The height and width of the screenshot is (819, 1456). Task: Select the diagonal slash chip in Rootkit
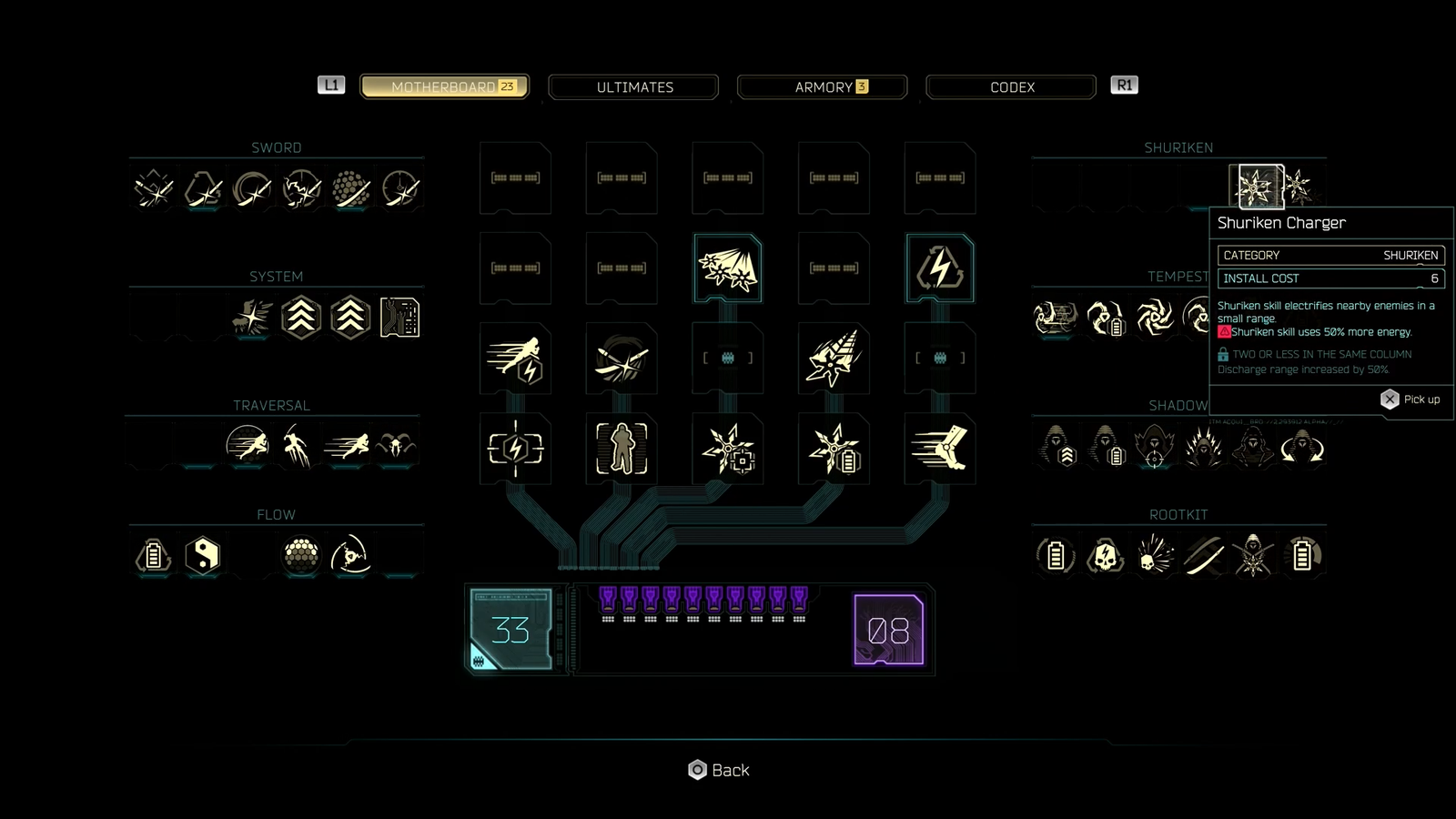point(1204,555)
